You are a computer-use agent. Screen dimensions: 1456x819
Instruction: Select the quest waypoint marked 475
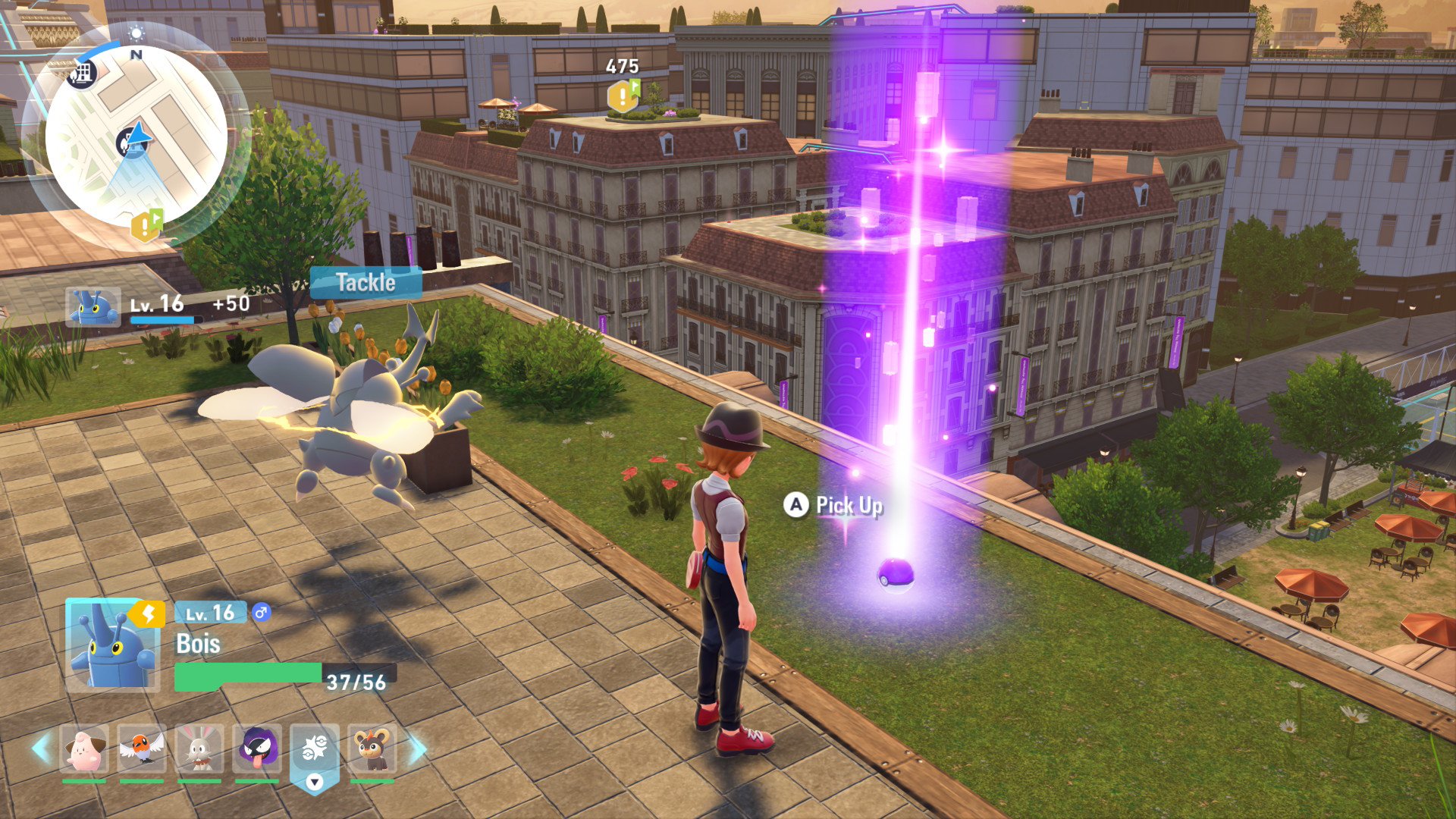tap(623, 96)
